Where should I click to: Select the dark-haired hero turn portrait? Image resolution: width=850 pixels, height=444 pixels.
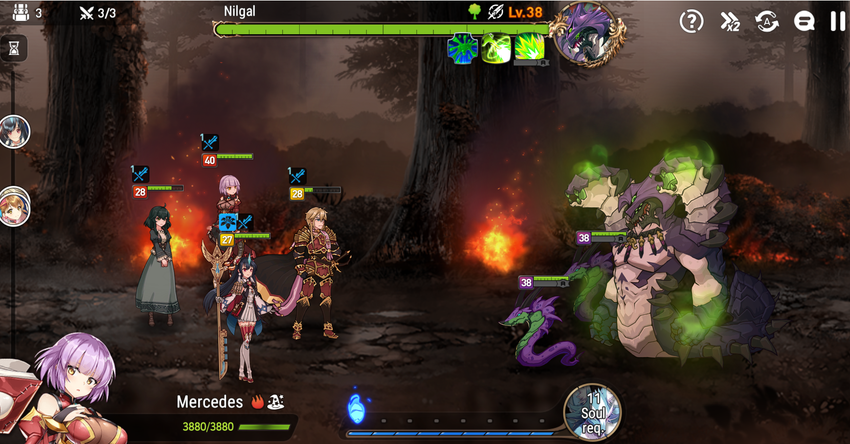(x=14, y=131)
